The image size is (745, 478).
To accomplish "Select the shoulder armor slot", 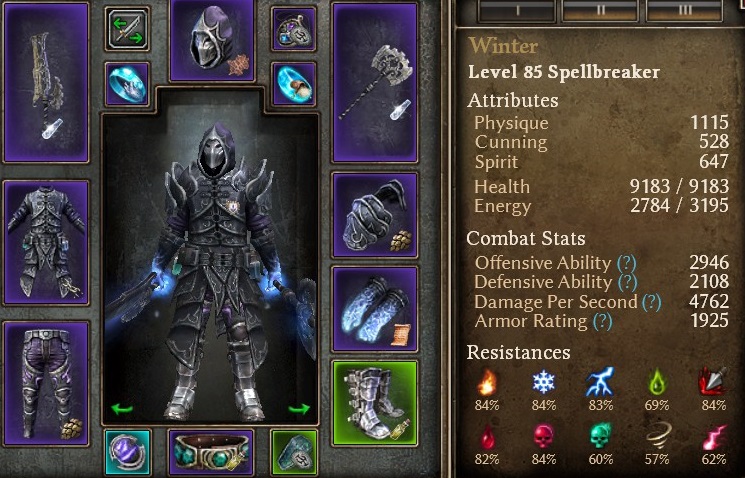I will point(375,213).
